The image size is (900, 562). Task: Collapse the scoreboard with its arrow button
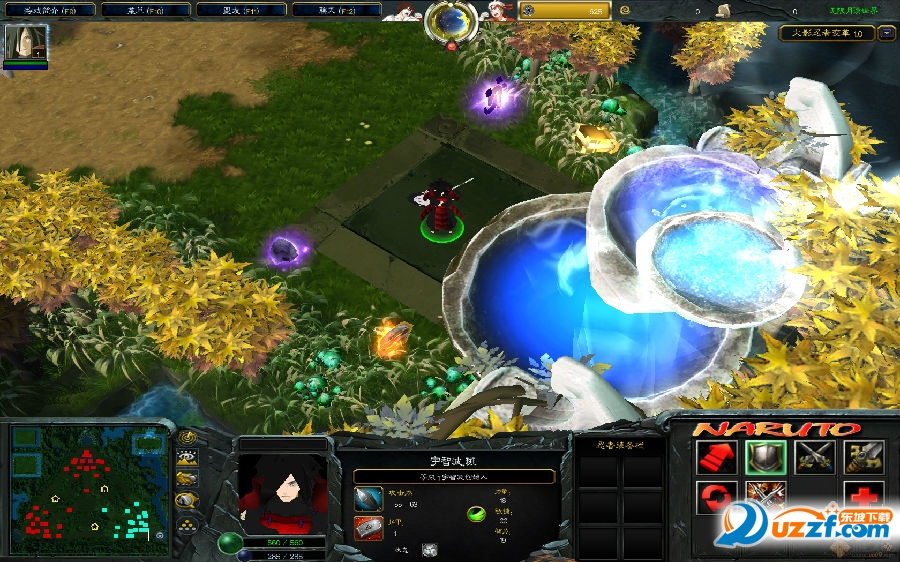pos(886,33)
